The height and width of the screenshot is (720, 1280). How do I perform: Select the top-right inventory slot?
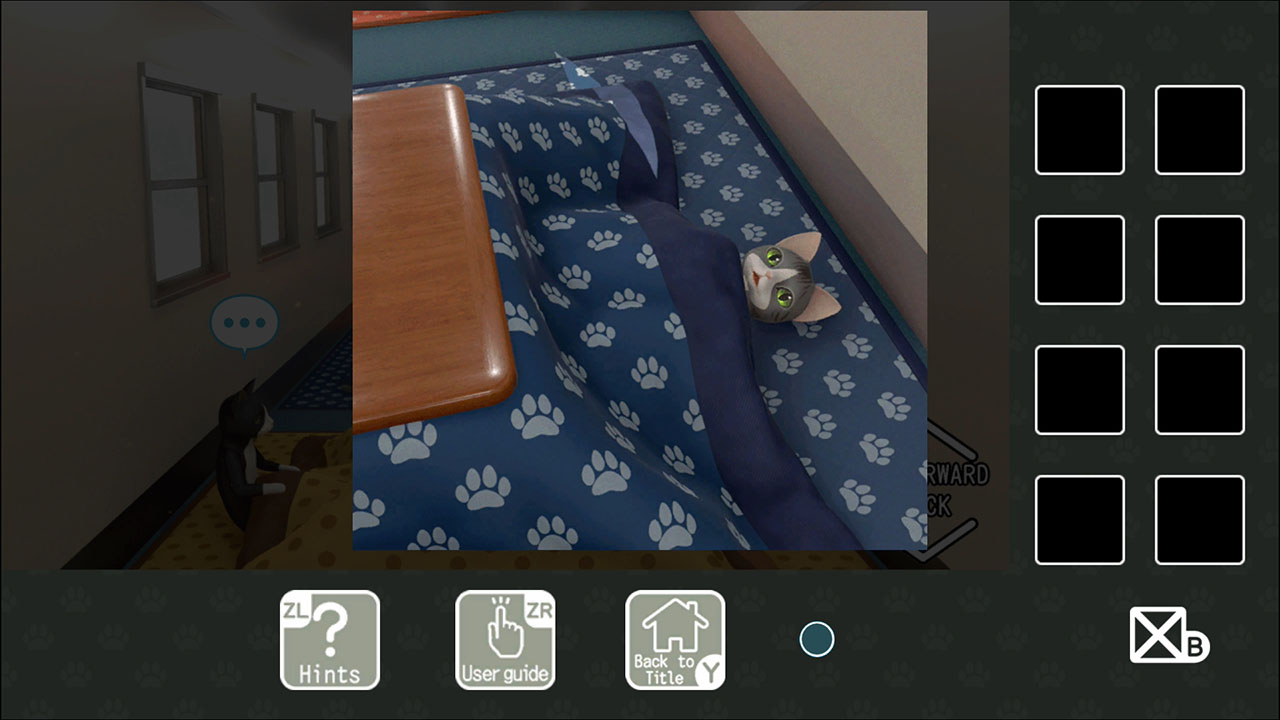pyautogui.click(x=1199, y=130)
